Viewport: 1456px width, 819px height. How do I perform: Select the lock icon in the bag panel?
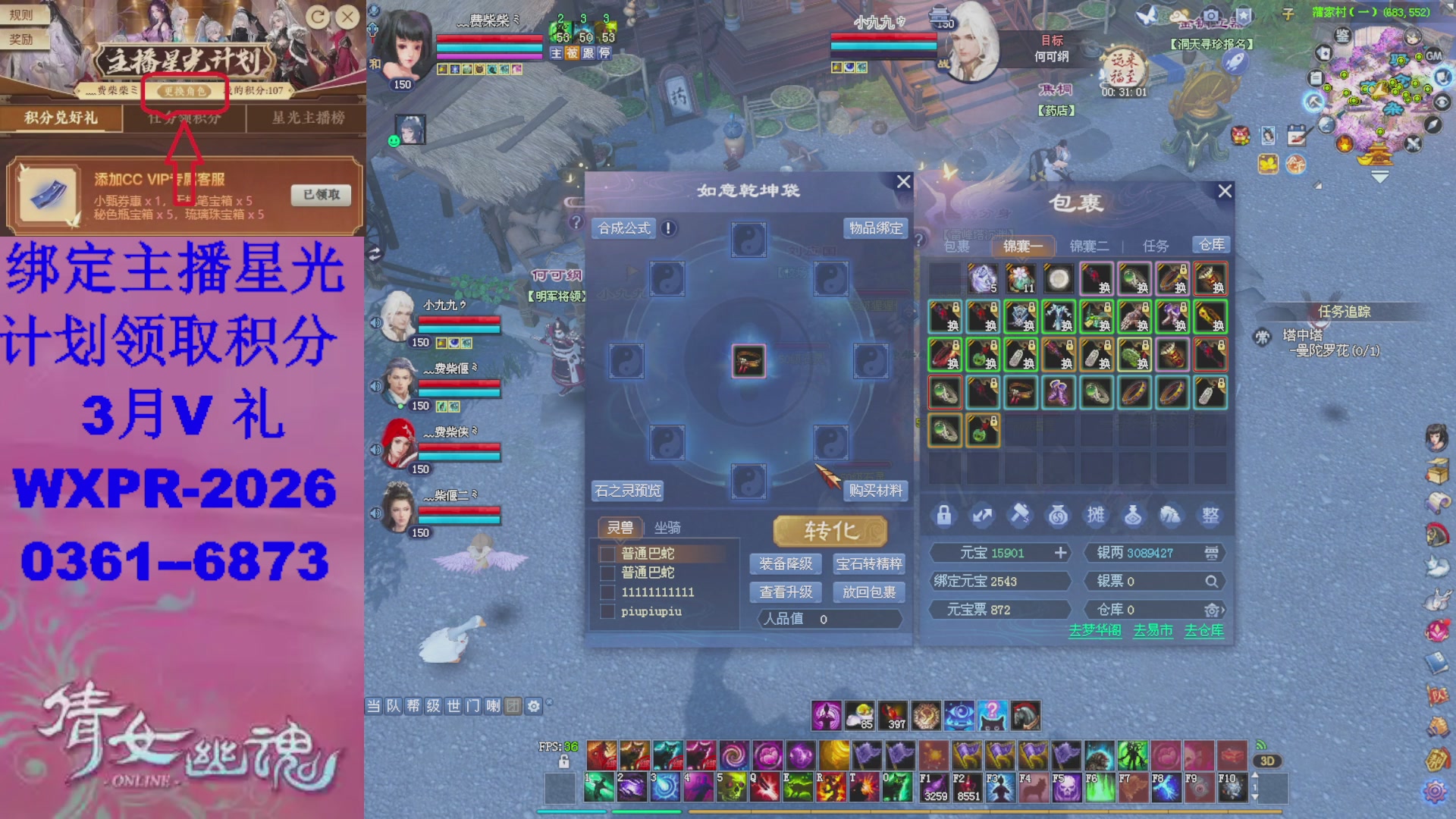(x=944, y=515)
